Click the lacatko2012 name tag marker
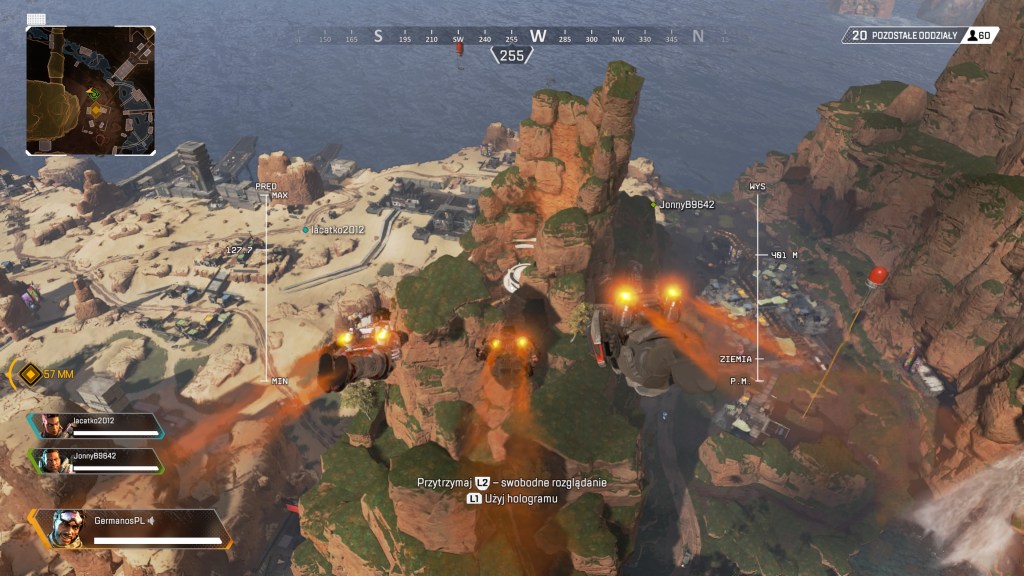Viewport: 1024px width, 576px height. coord(338,229)
